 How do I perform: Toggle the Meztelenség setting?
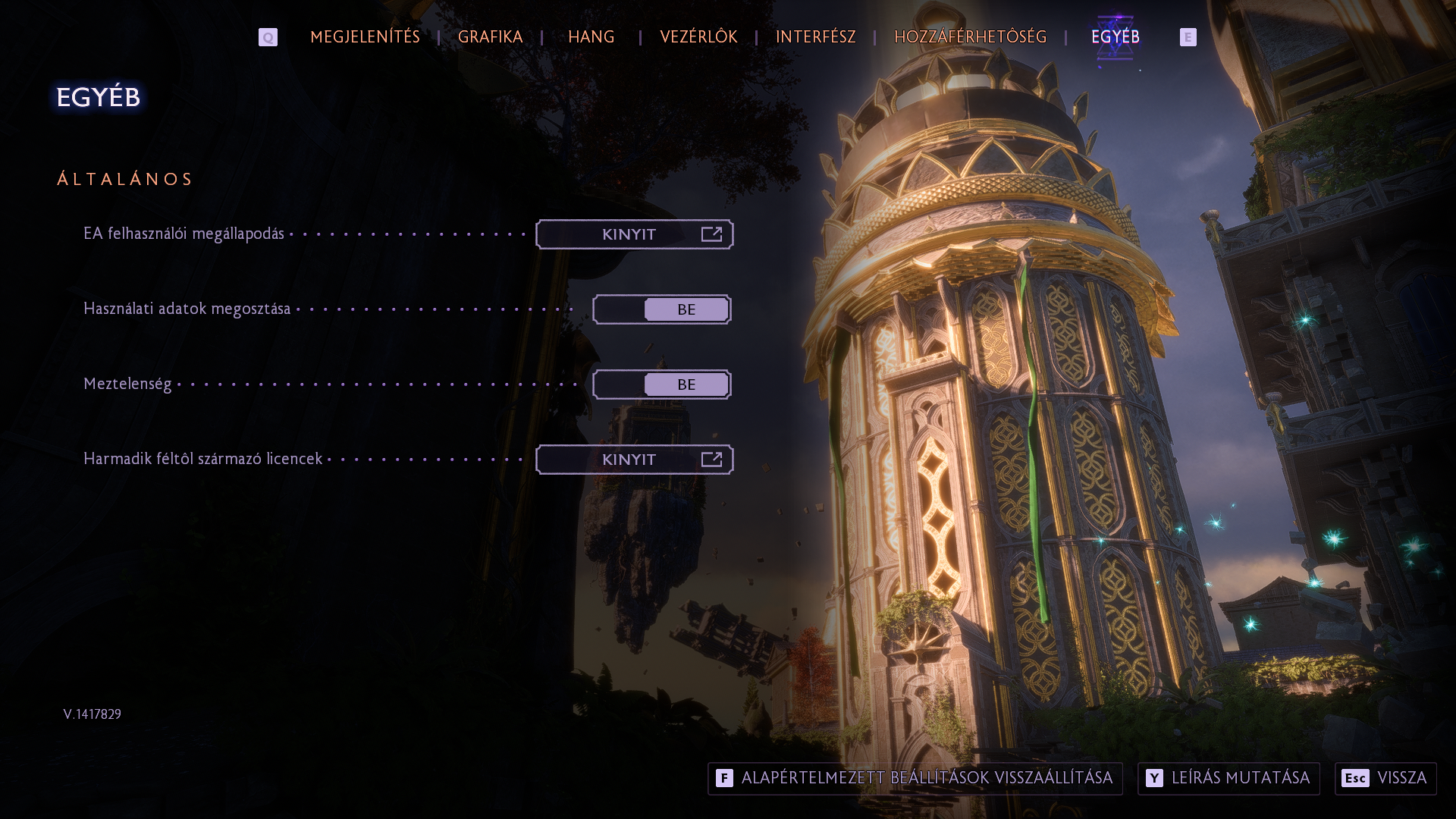pos(661,384)
